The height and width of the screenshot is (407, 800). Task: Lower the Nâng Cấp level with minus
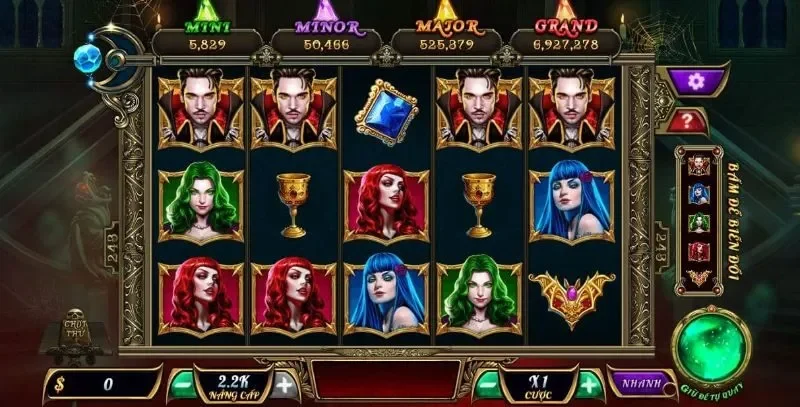pos(183,383)
